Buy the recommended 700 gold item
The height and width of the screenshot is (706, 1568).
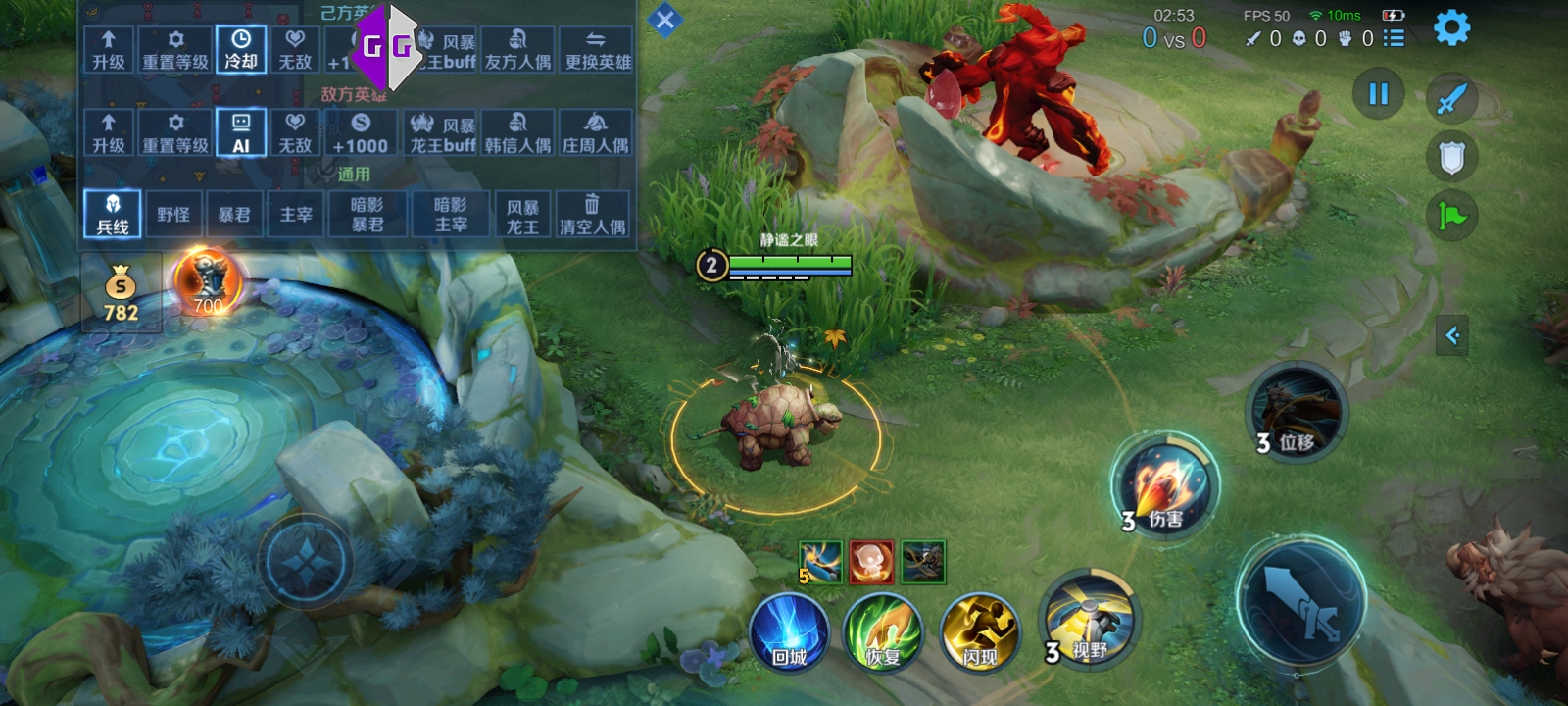[x=207, y=282]
